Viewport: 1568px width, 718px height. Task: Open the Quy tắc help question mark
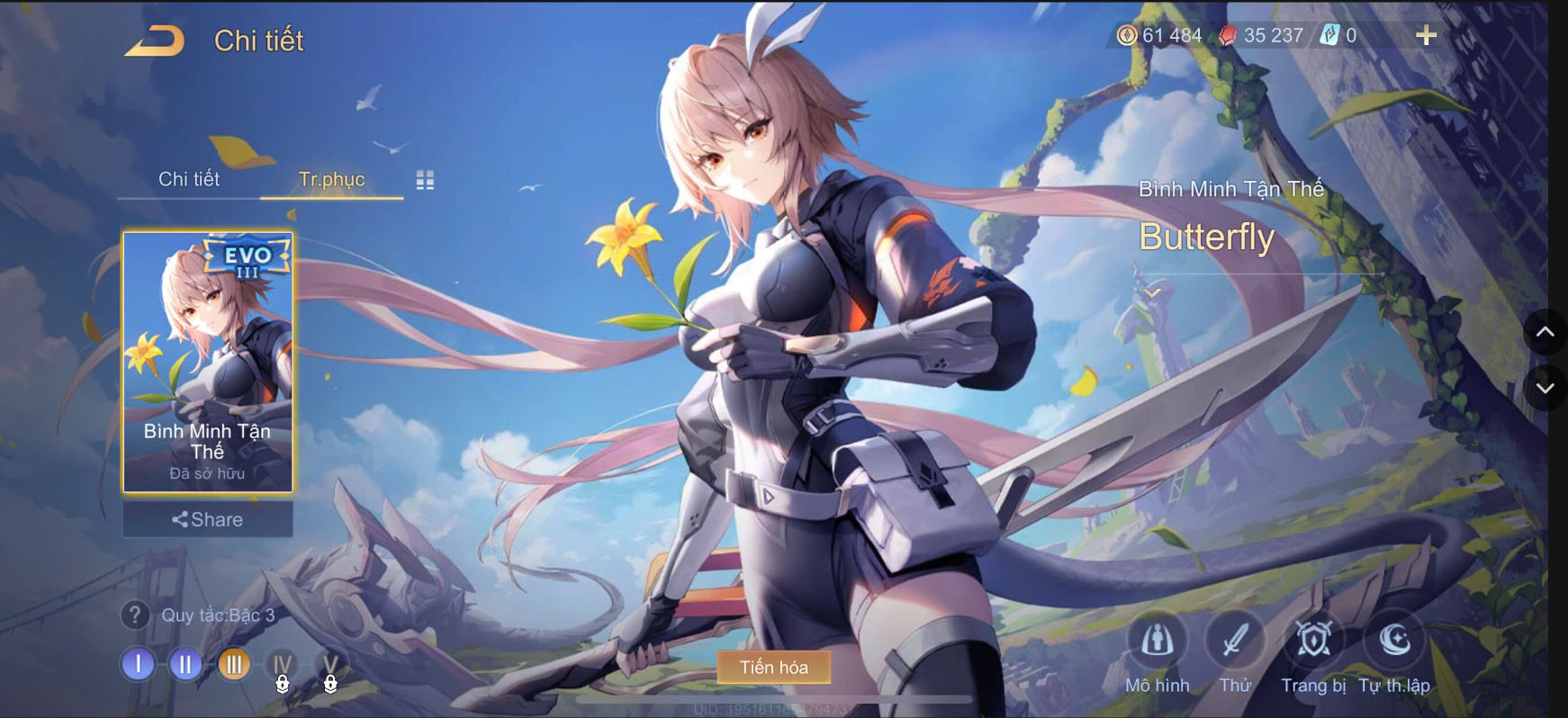point(135,615)
